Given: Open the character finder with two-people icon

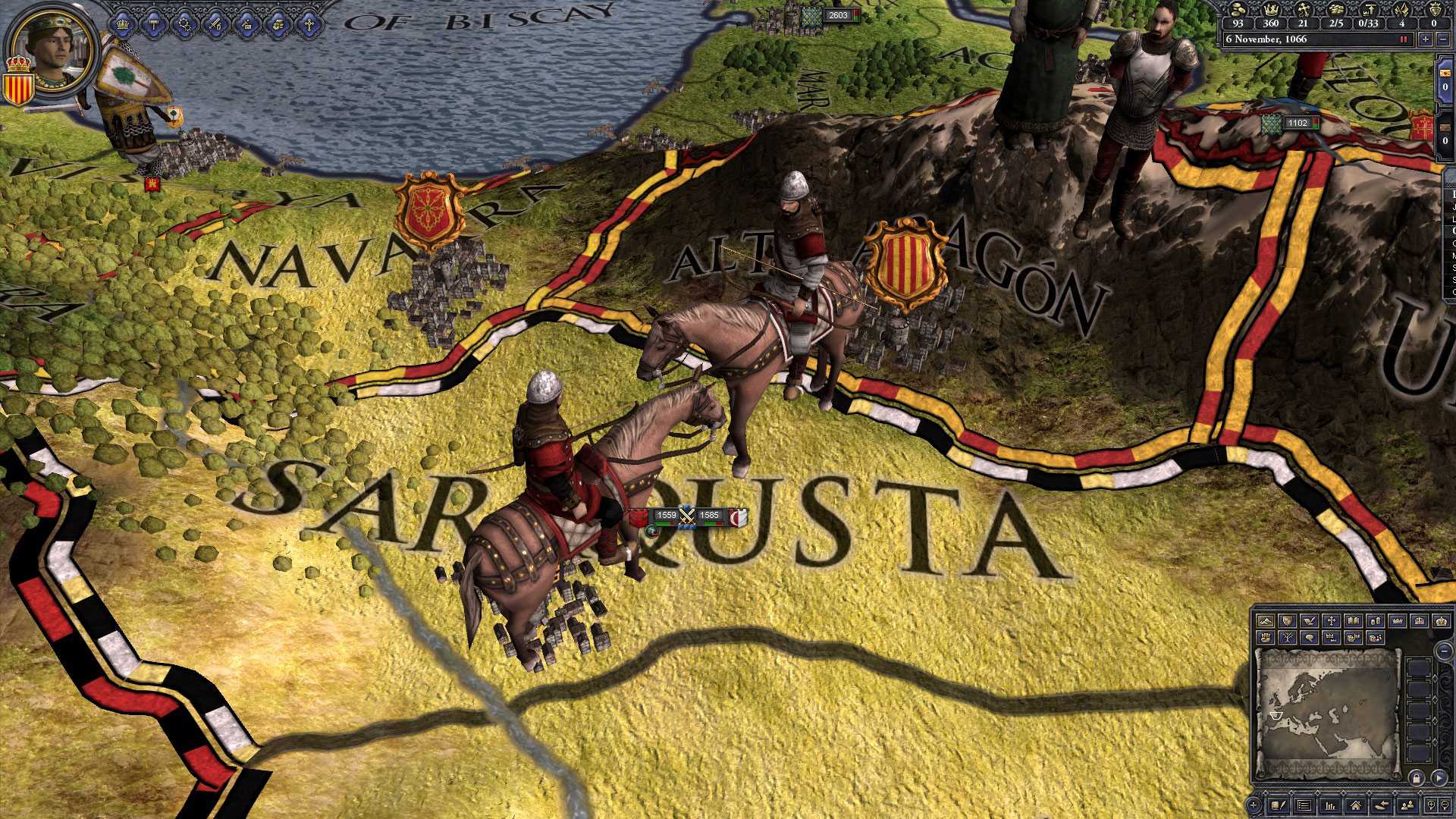Looking at the screenshot, I should pyautogui.click(x=1408, y=805).
